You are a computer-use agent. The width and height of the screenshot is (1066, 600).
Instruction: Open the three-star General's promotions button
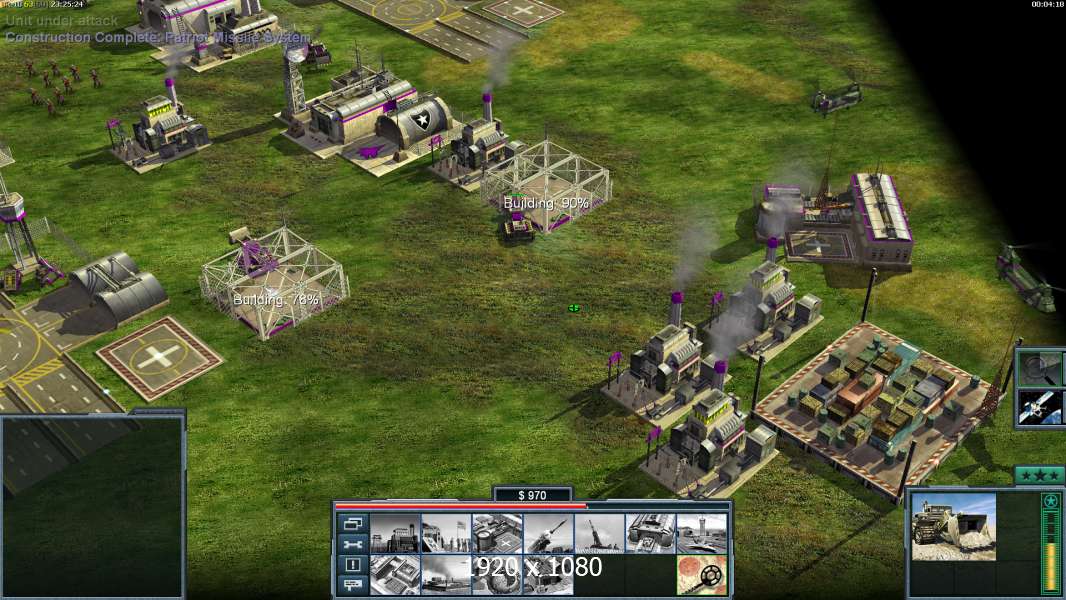tap(1039, 475)
